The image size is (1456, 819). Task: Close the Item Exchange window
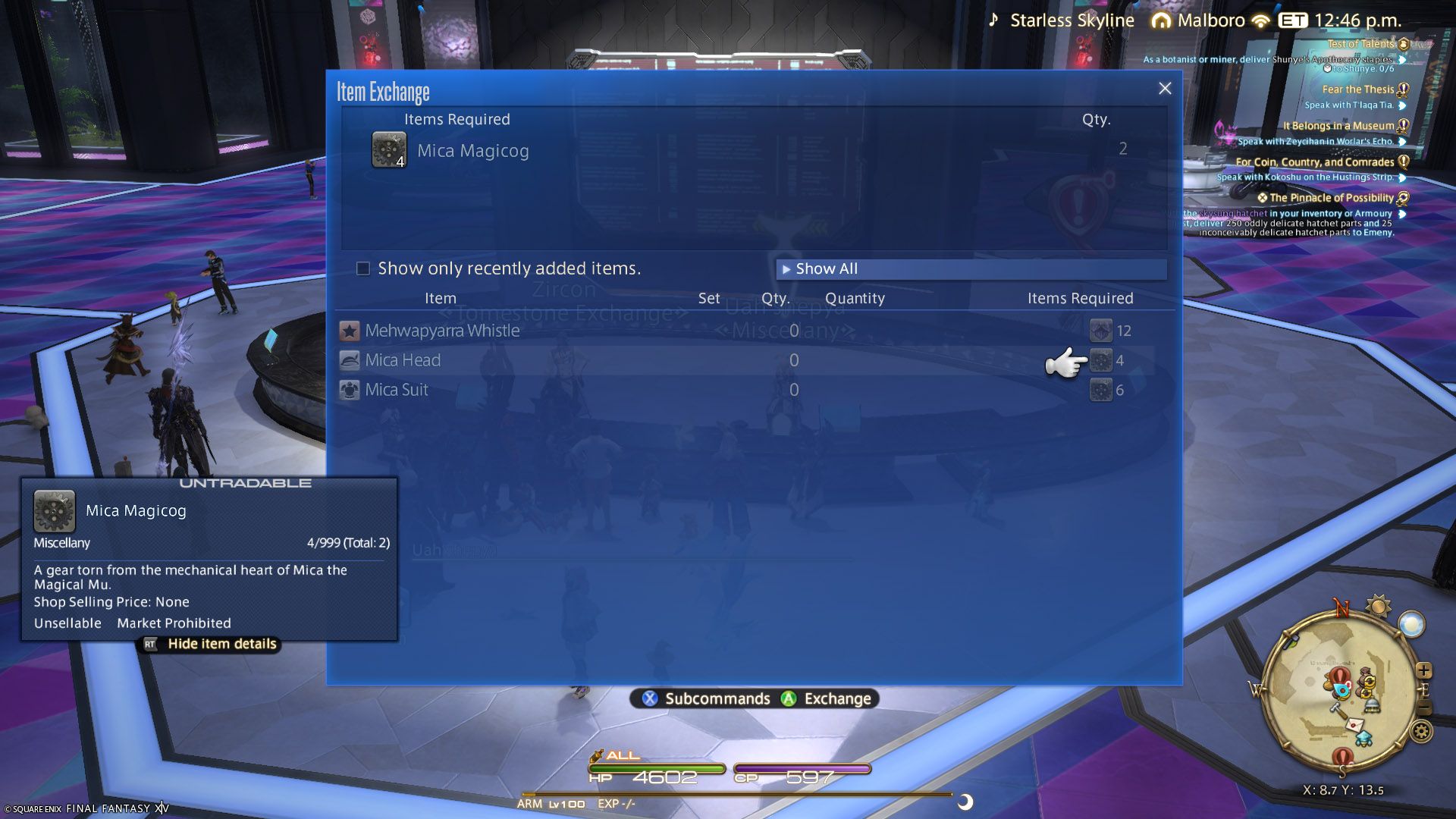click(1165, 88)
